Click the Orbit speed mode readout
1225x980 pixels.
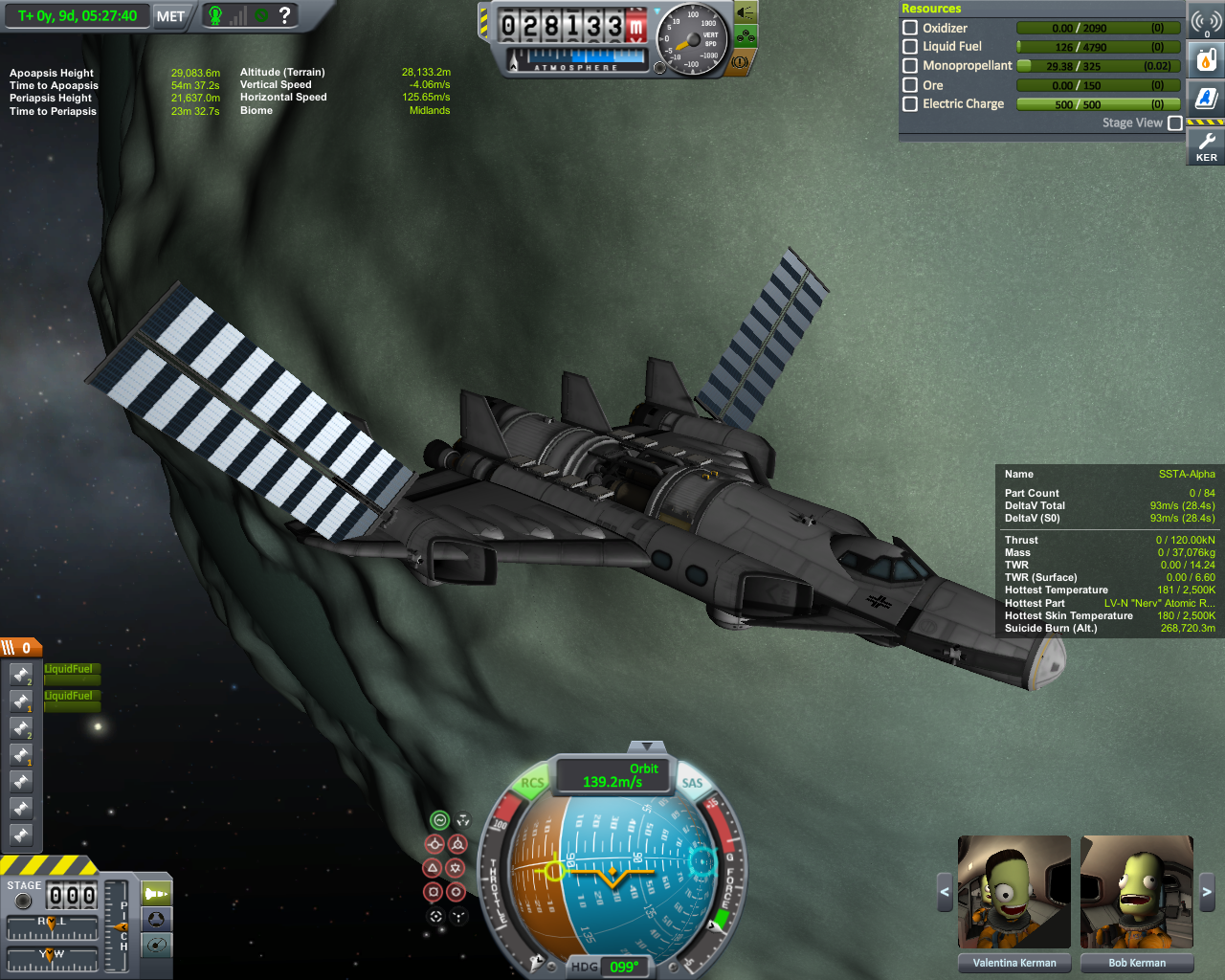click(x=612, y=775)
